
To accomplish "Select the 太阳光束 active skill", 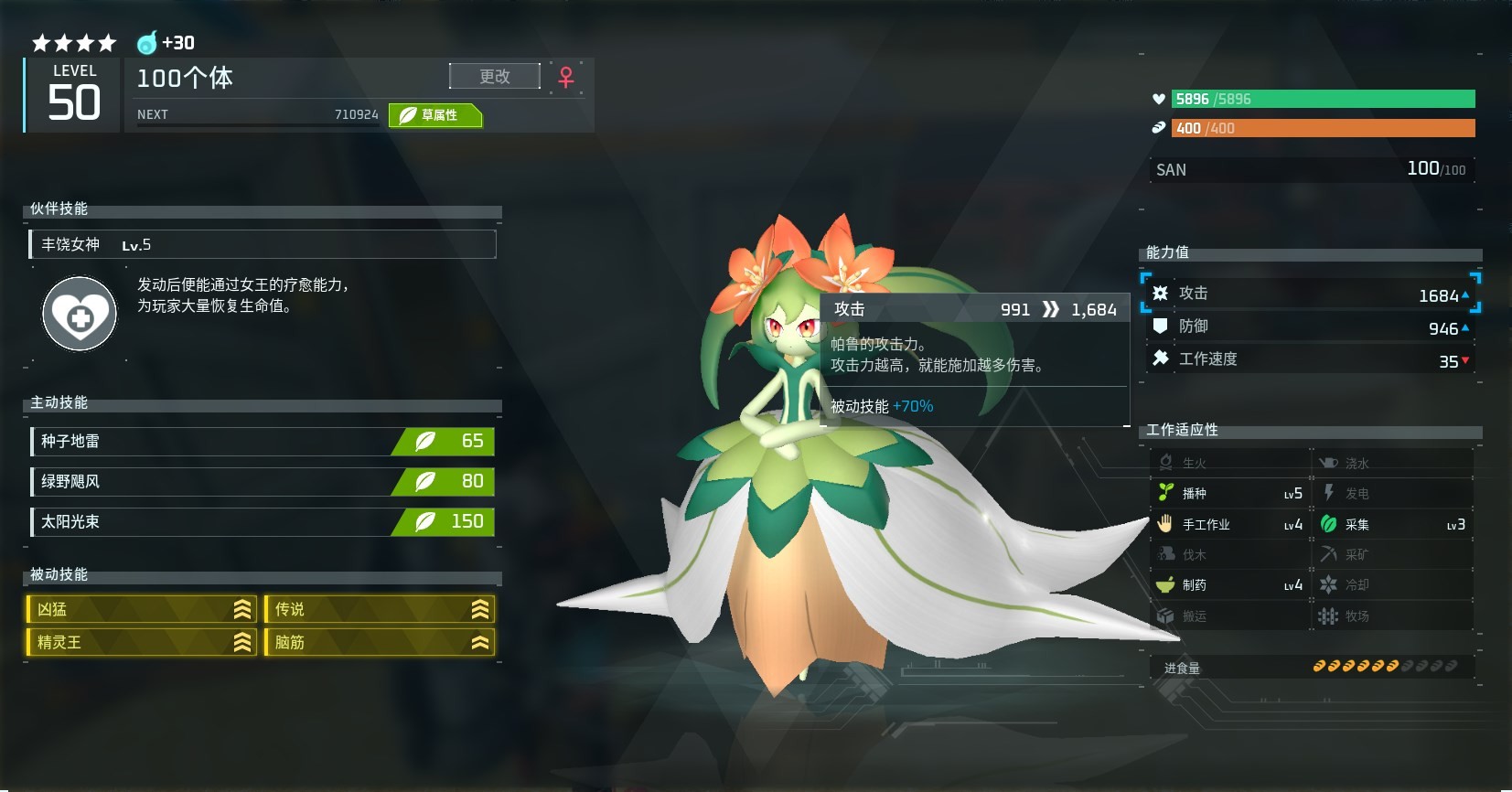I will click(x=263, y=522).
